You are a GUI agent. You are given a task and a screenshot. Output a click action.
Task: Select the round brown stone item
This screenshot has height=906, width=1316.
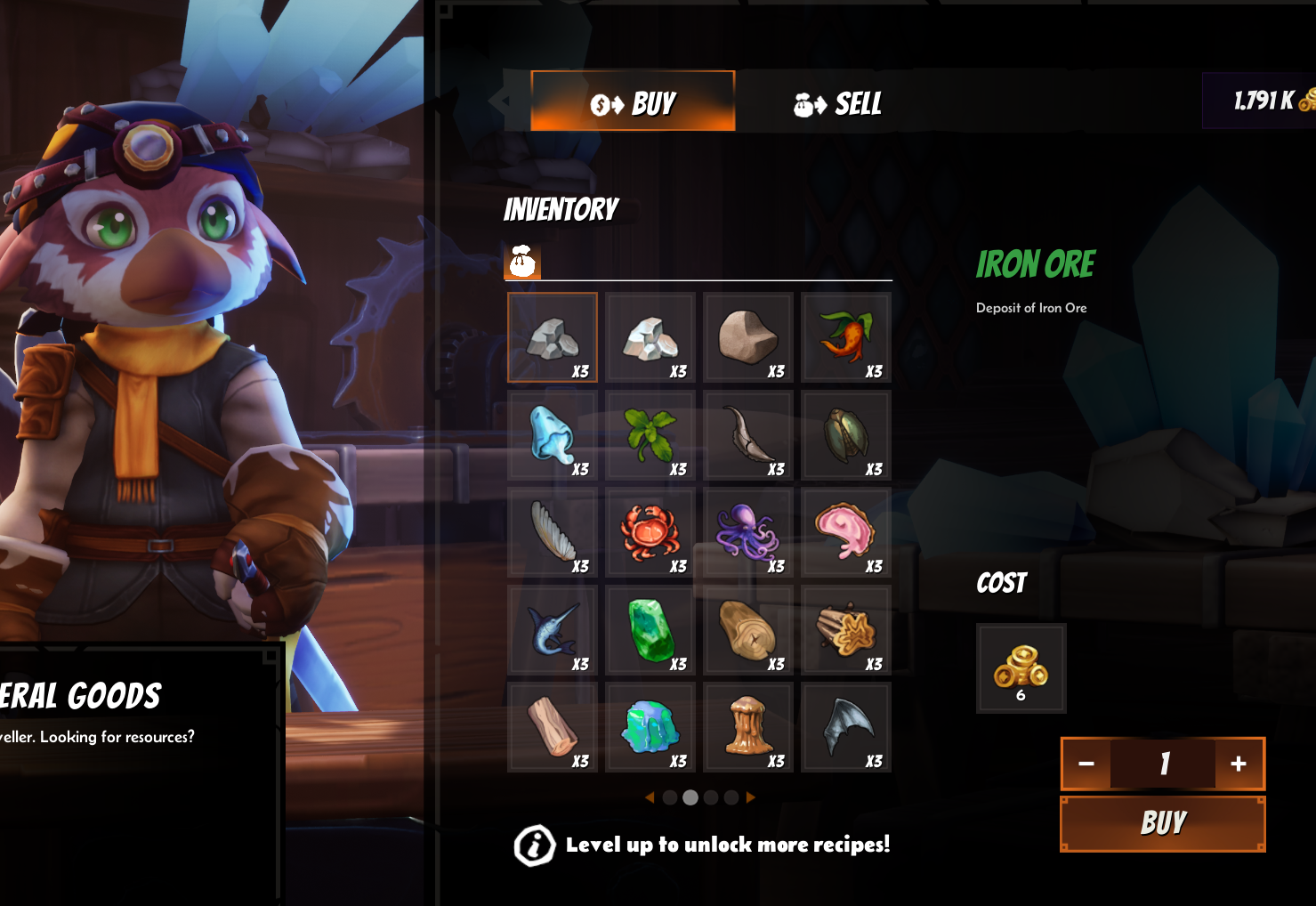748,338
